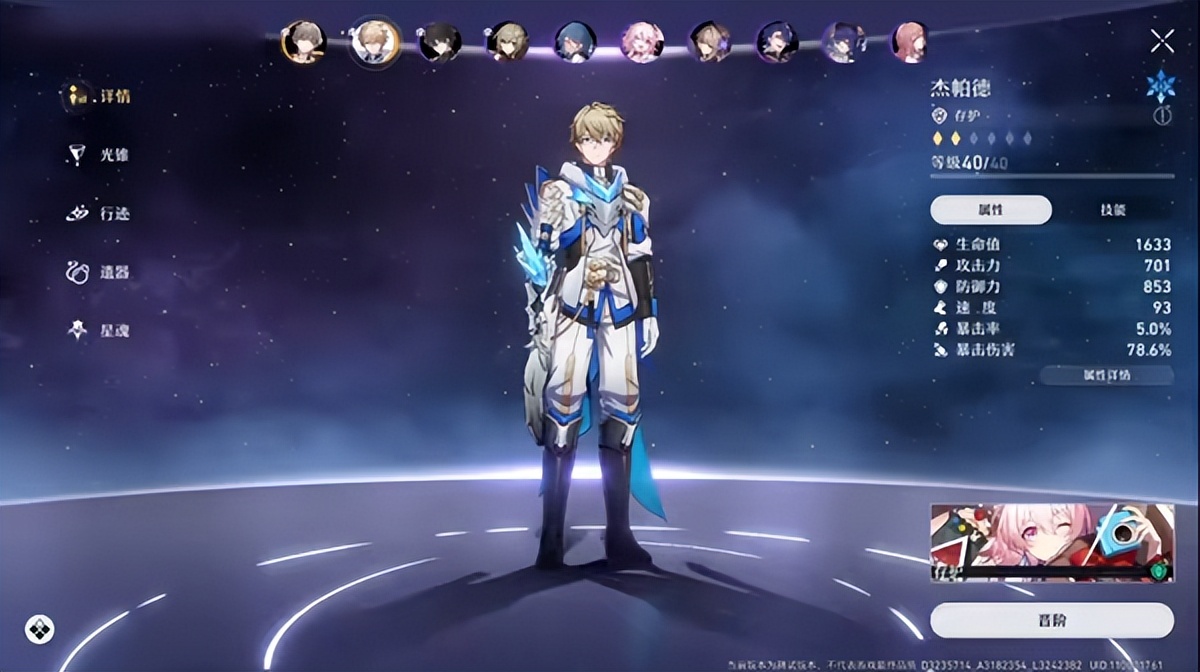Click the round diamond icon bottom-left
This screenshot has height=672, width=1200.
(39, 629)
